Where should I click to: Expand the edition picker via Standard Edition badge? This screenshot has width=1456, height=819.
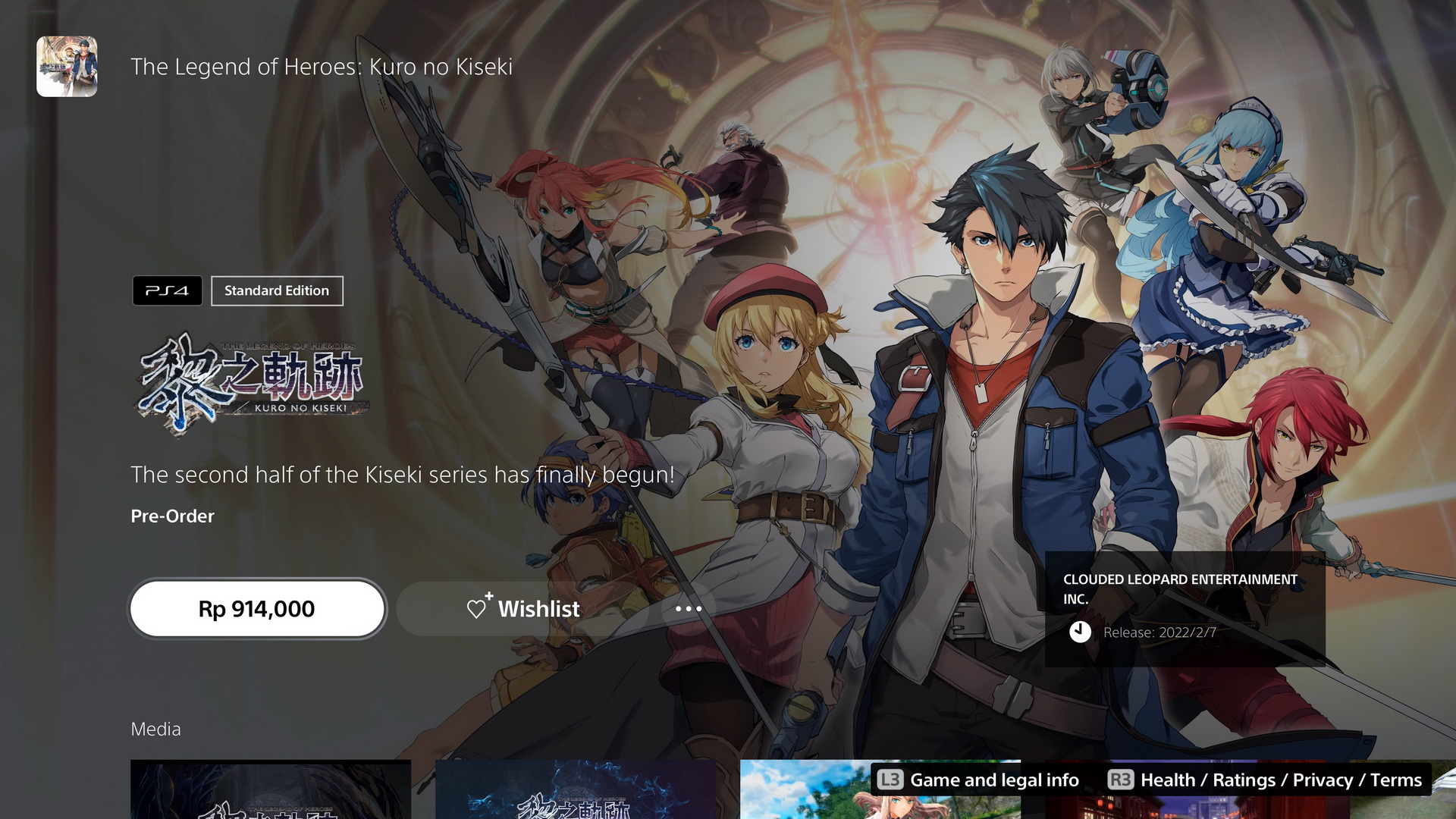277,290
